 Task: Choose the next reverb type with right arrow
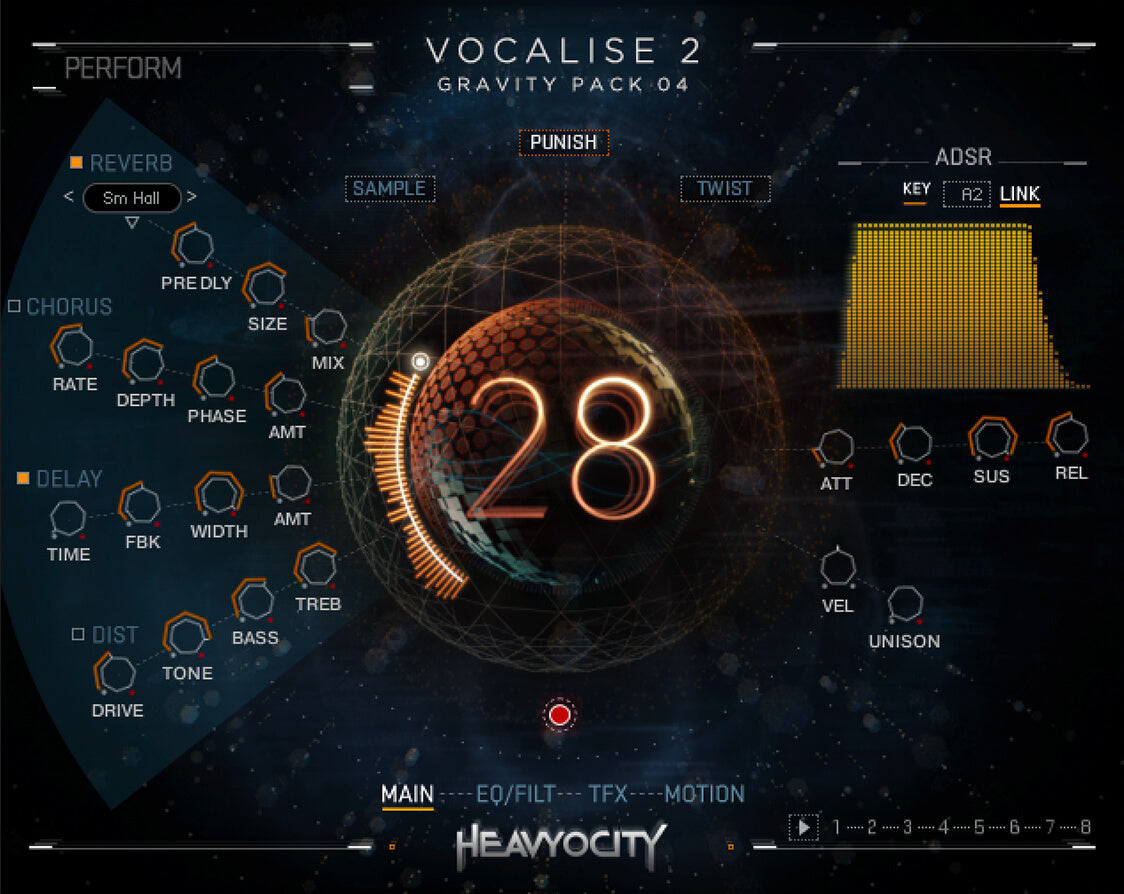tap(191, 197)
